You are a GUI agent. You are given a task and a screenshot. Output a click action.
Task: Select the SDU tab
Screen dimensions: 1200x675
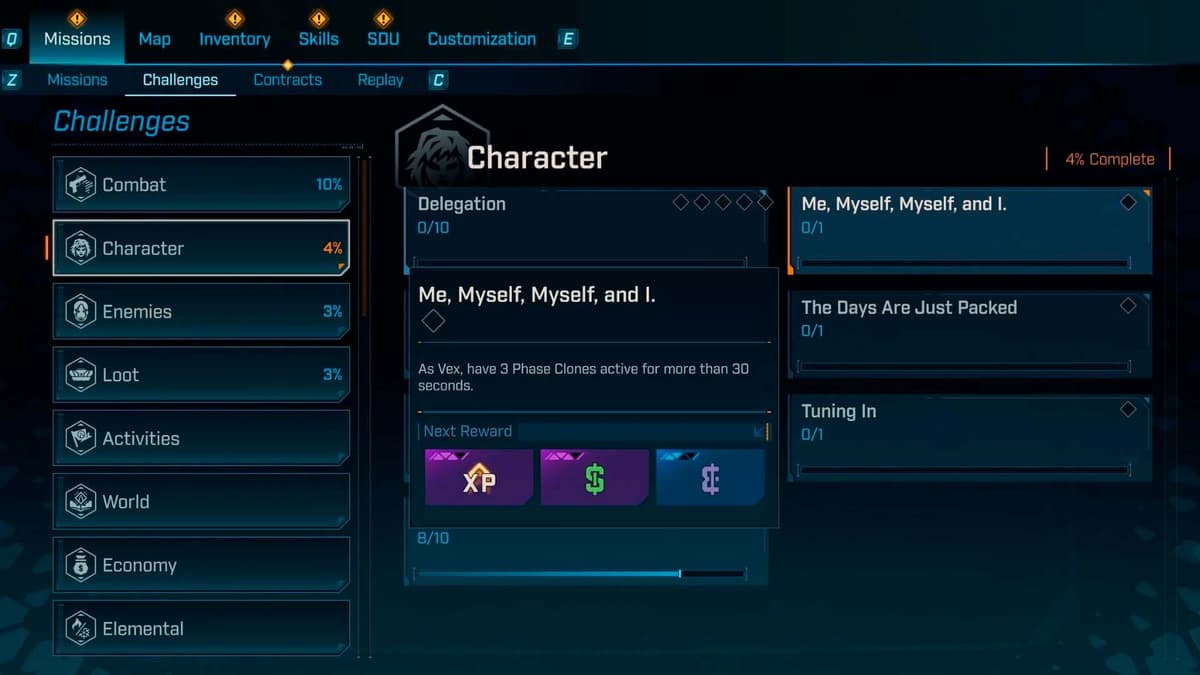point(382,39)
